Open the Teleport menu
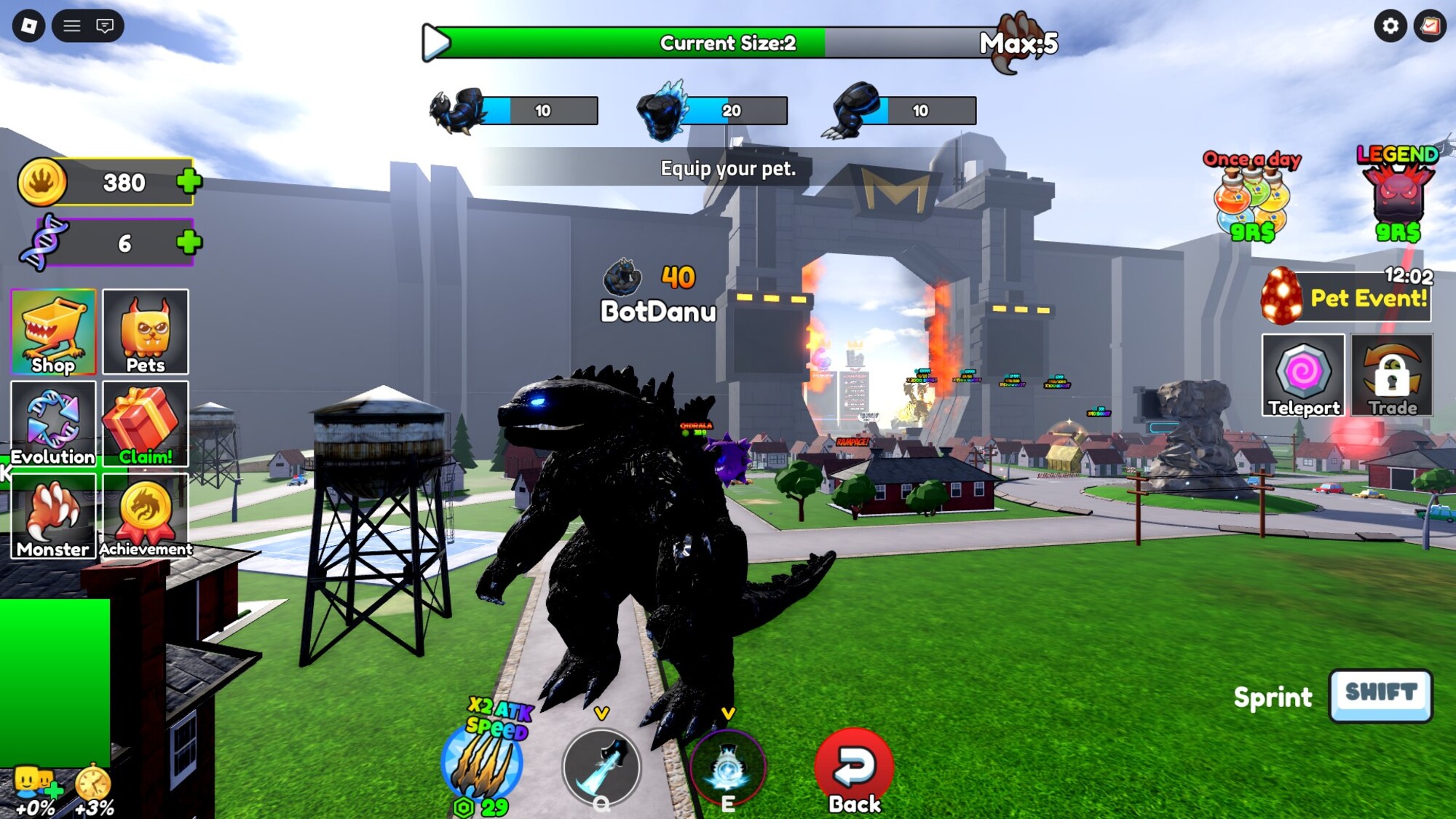 tap(1303, 375)
